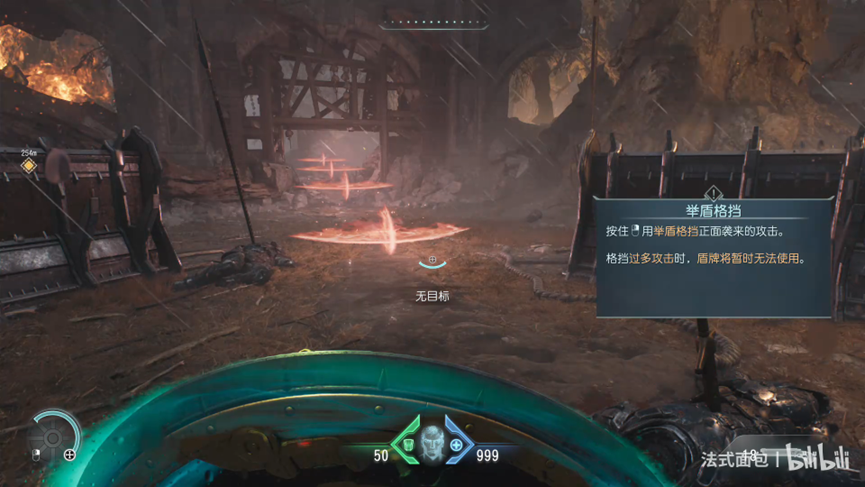Click the 举盾格挡 tutorial panel
This screenshot has width=865, height=487.
(x=713, y=258)
